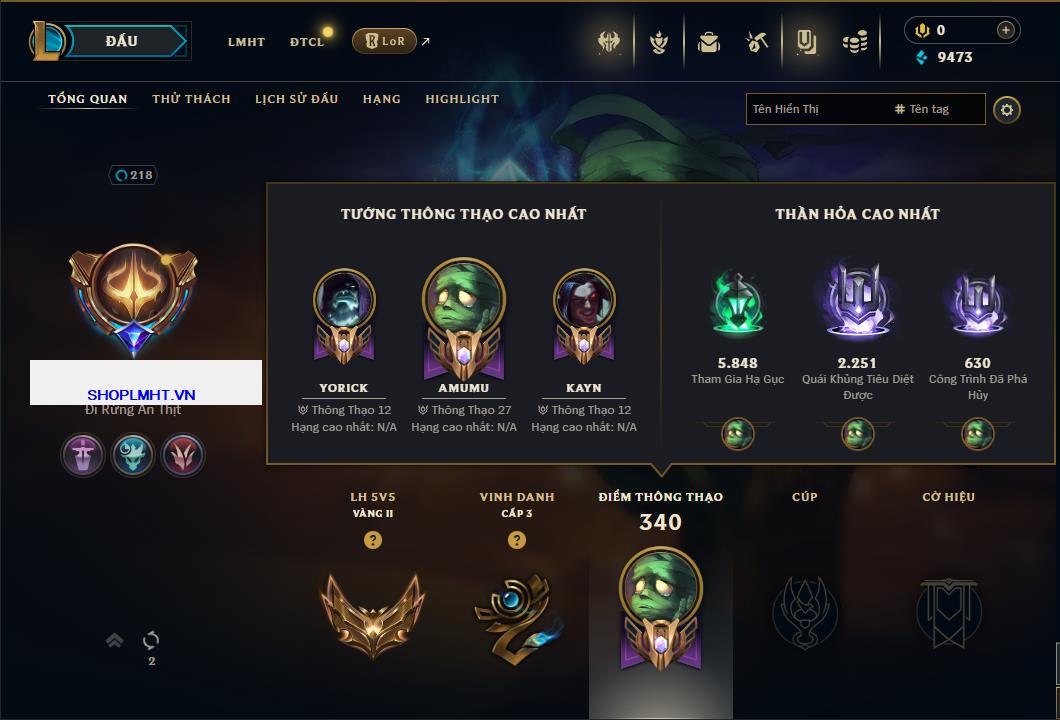Show the CÚP trophy section
Image resolution: width=1060 pixels, height=720 pixels.
(x=804, y=611)
